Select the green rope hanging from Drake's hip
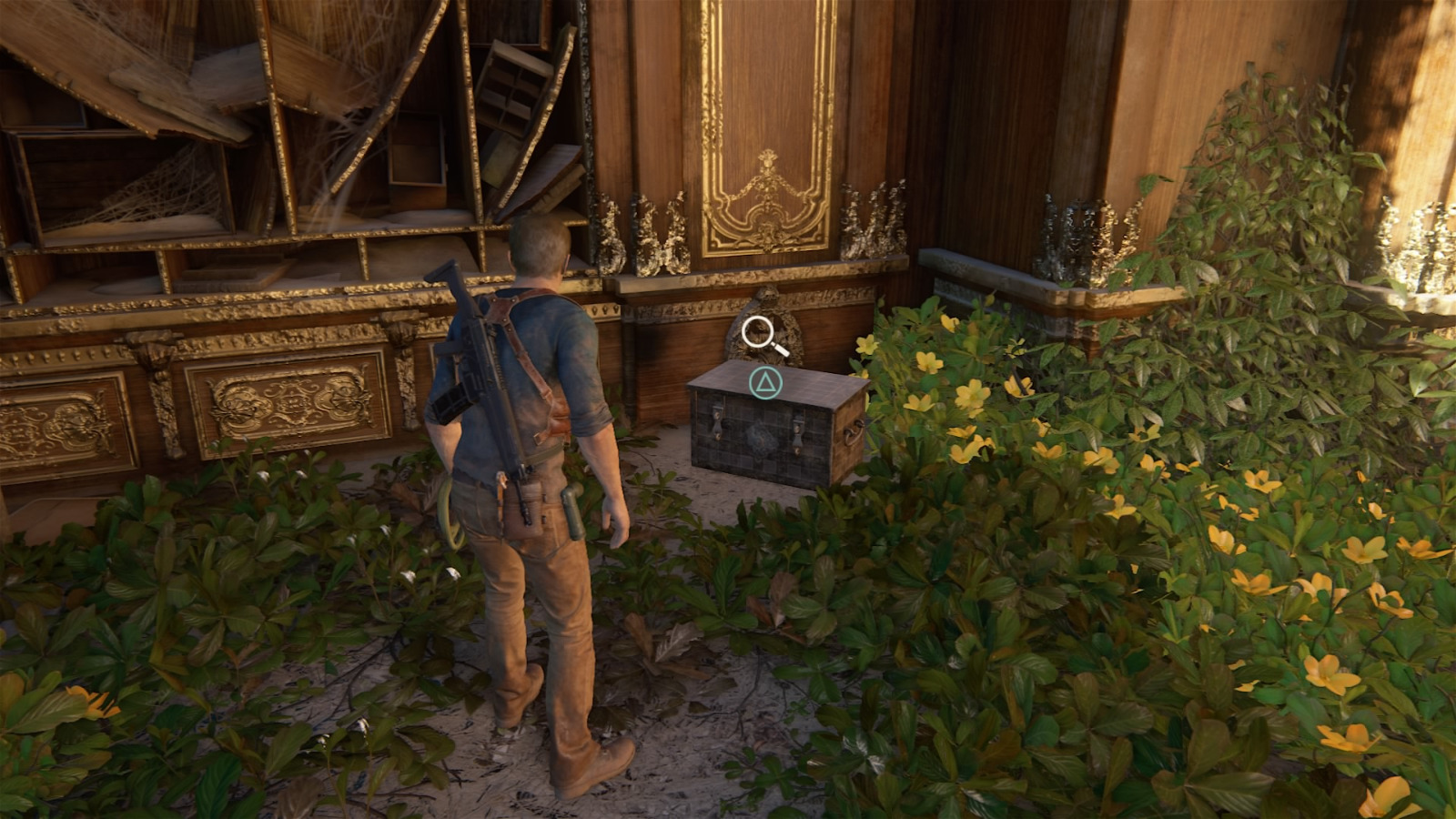 450,514
